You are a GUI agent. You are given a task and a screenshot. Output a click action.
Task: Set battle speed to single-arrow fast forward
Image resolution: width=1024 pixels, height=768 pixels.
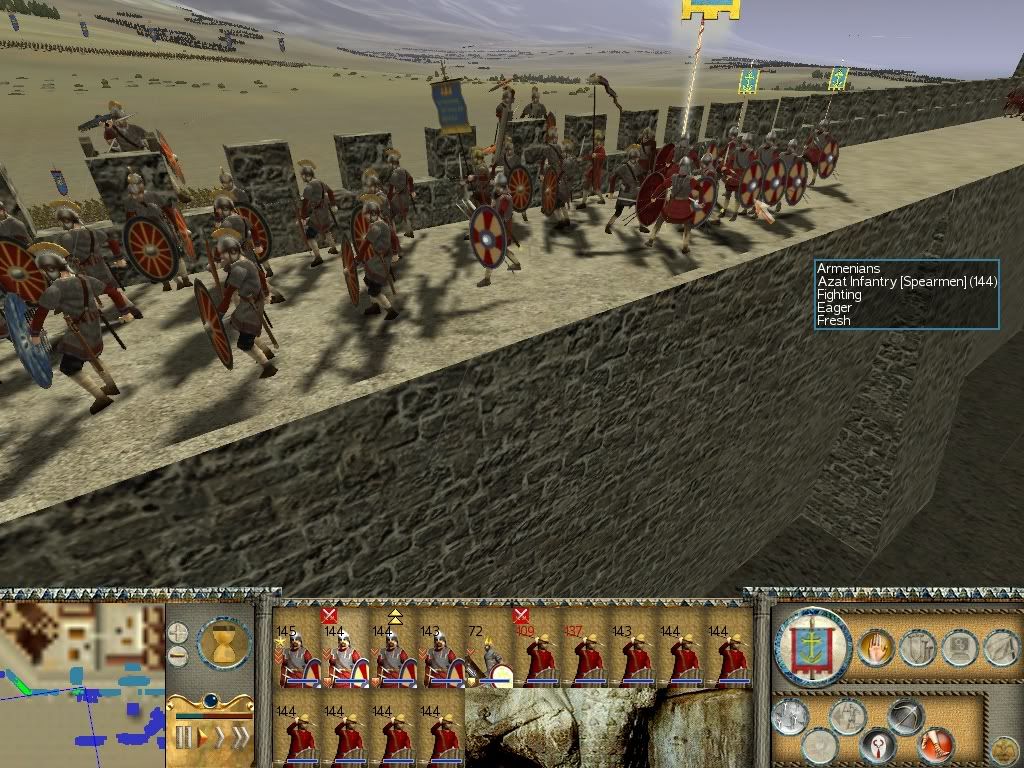pyautogui.click(x=219, y=738)
